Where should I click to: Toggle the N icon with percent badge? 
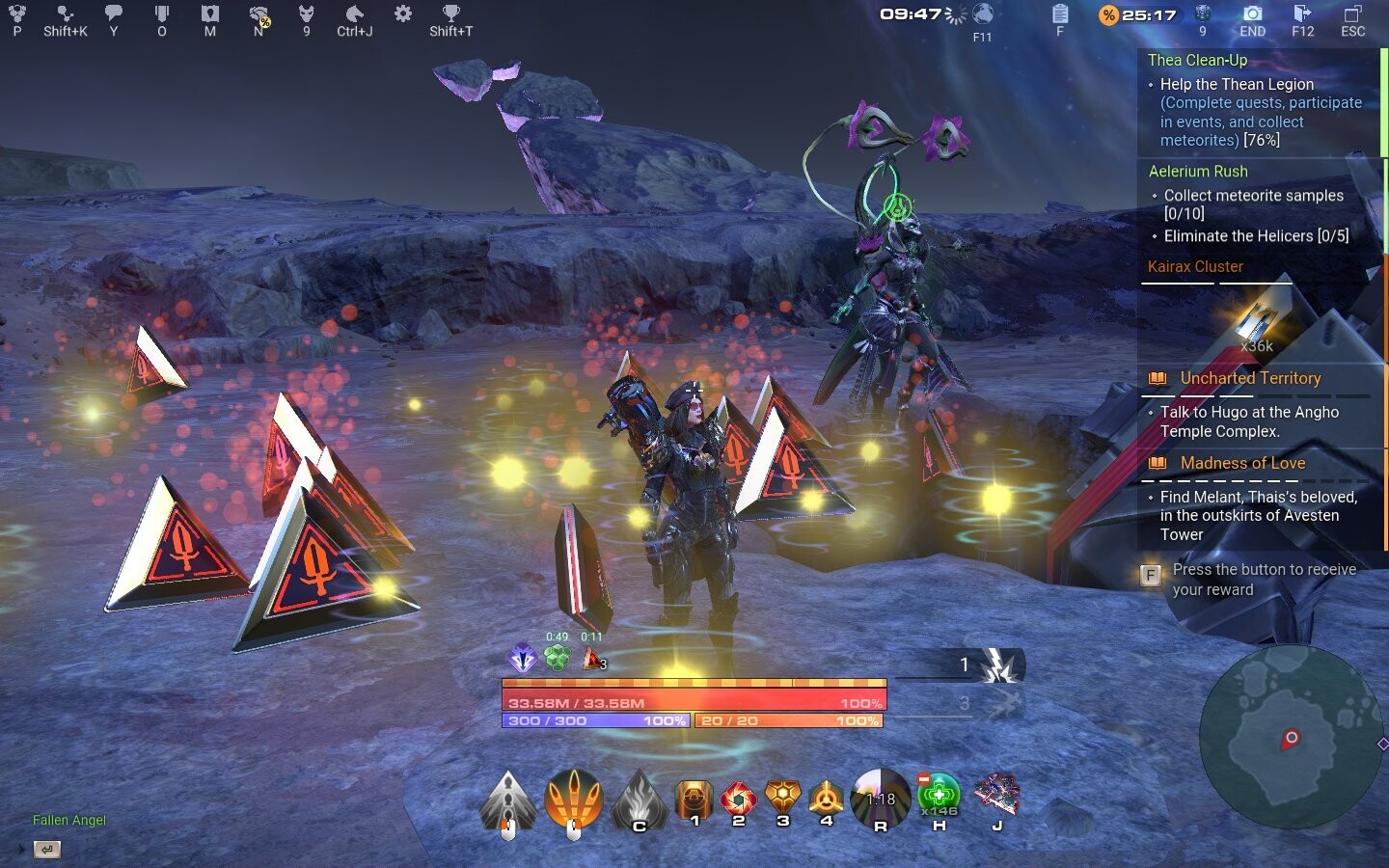pyautogui.click(x=256, y=15)
